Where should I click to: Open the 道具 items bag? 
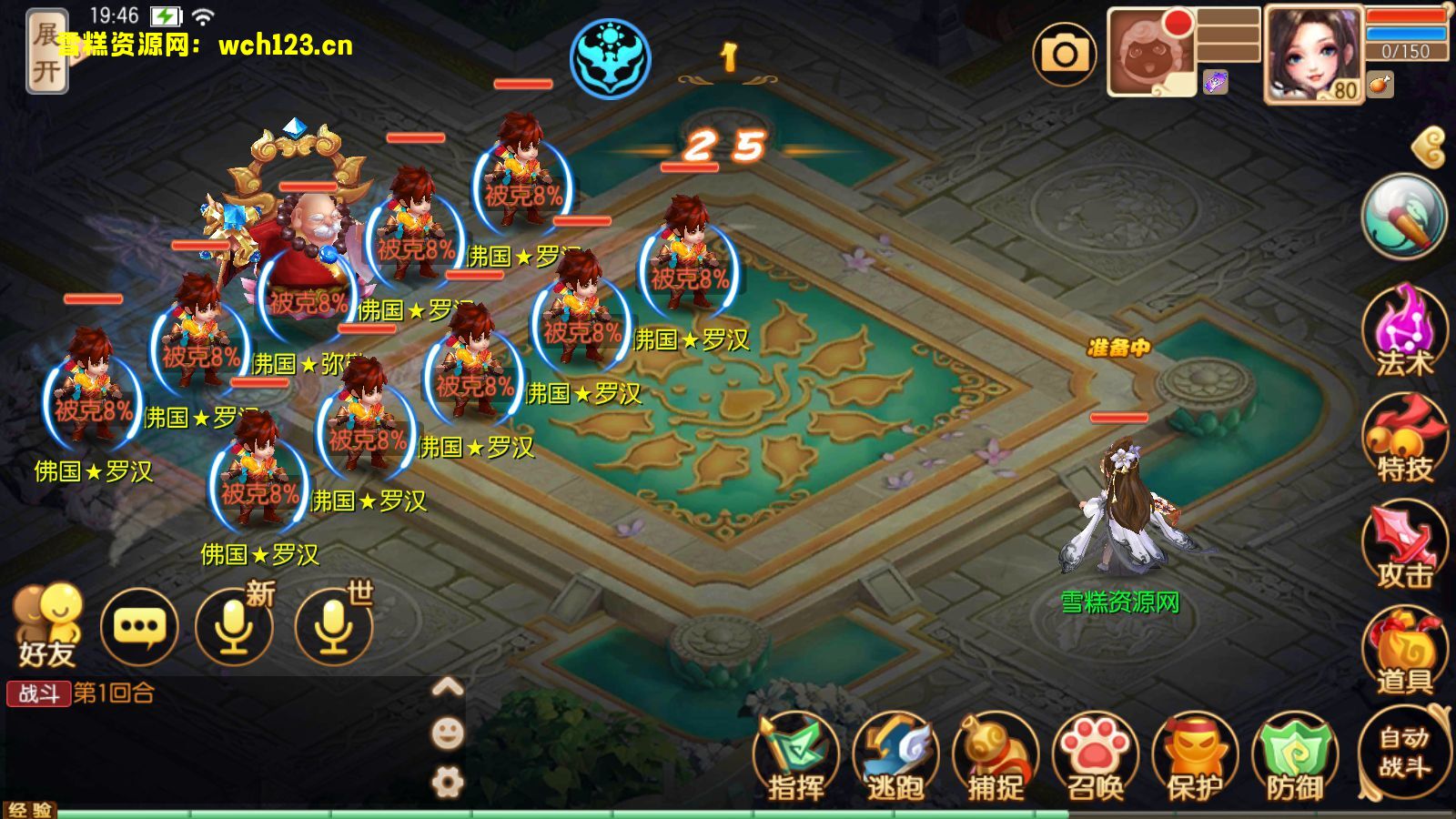(x=1404, y=652)
